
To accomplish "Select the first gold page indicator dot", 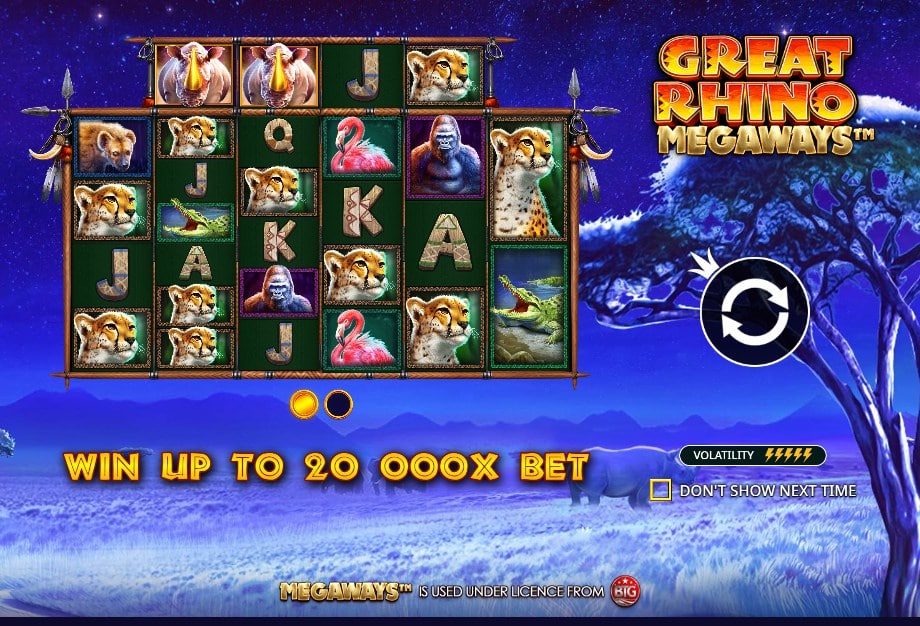I will (304, 404).
